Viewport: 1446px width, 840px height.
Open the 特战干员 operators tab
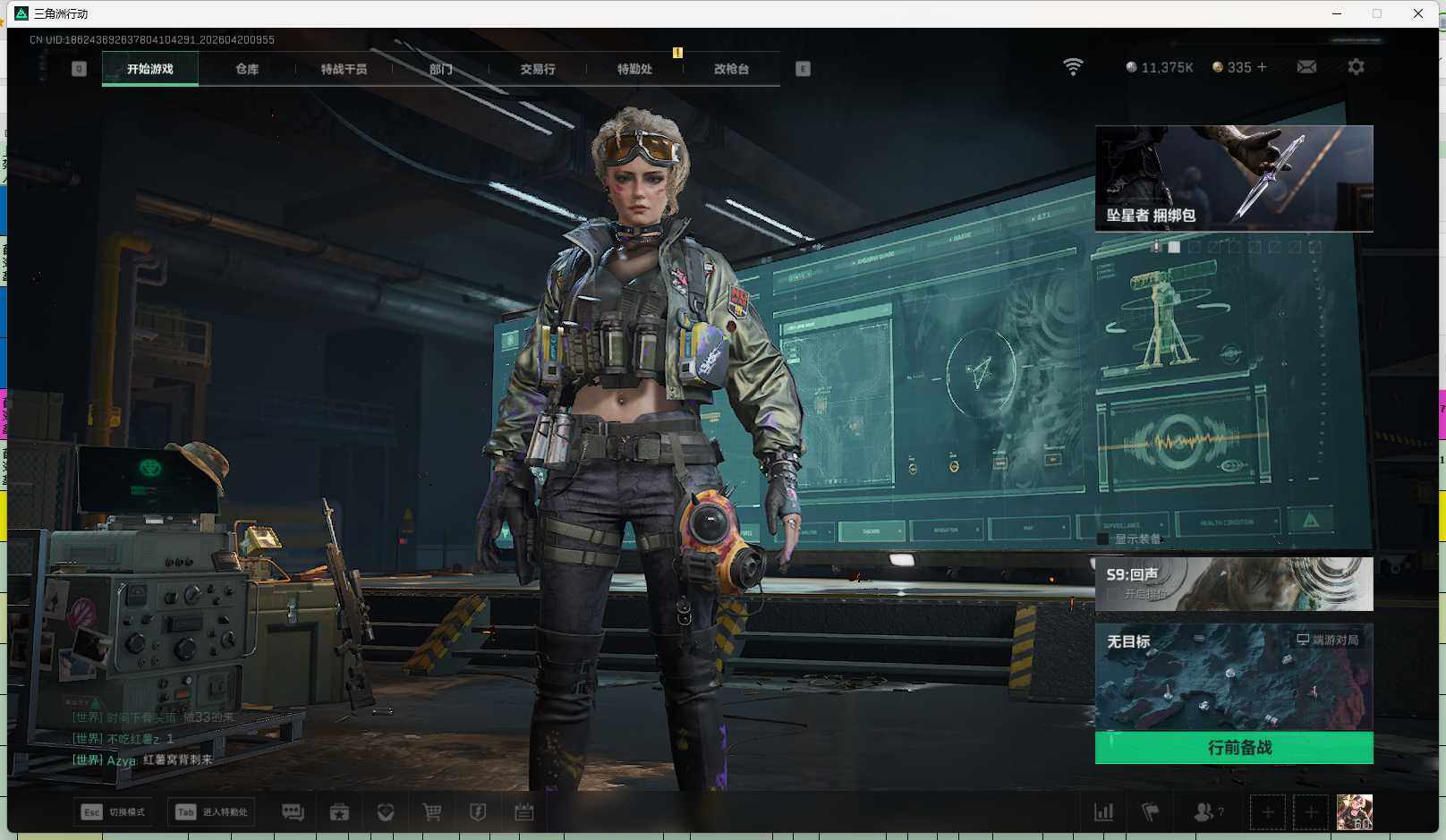(344, 69)
